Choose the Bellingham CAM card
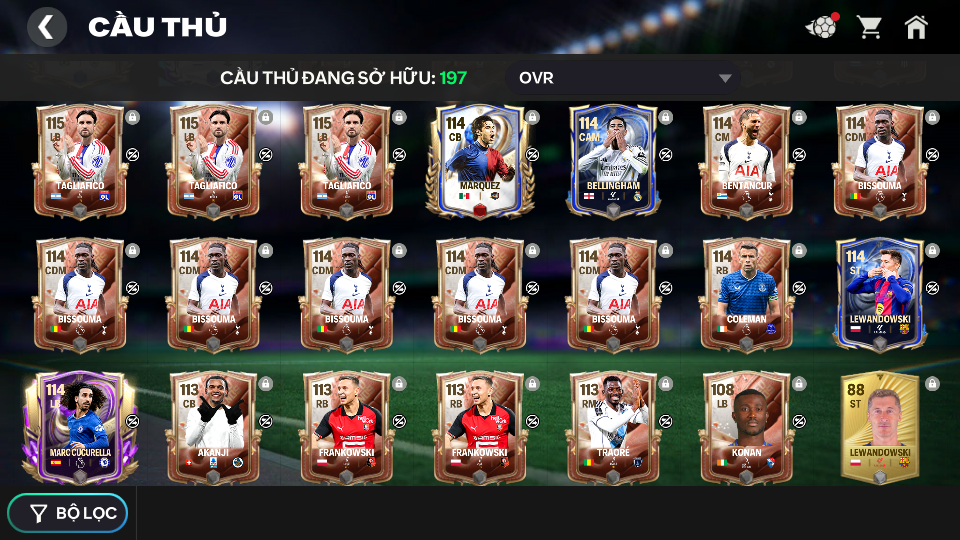The width and height of the screenshot is (960, 540). pyautogui.click(x=612, y=160)
